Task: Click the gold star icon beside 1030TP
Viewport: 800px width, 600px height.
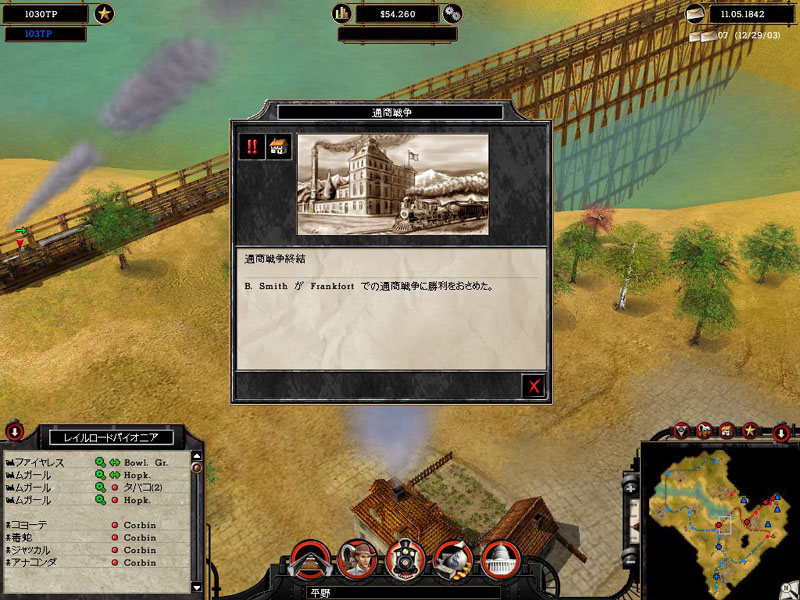Action: [x=104, y=13]
